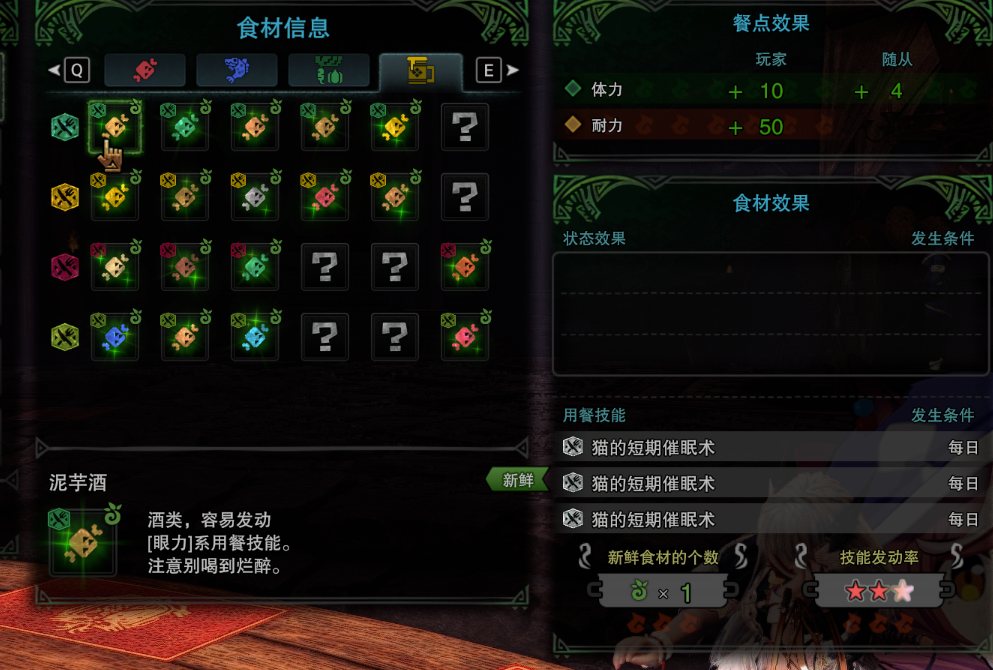The width and height of the screenshot is (993, 670).
Task: Choose the pink drink with green badge
Action: 464,337
